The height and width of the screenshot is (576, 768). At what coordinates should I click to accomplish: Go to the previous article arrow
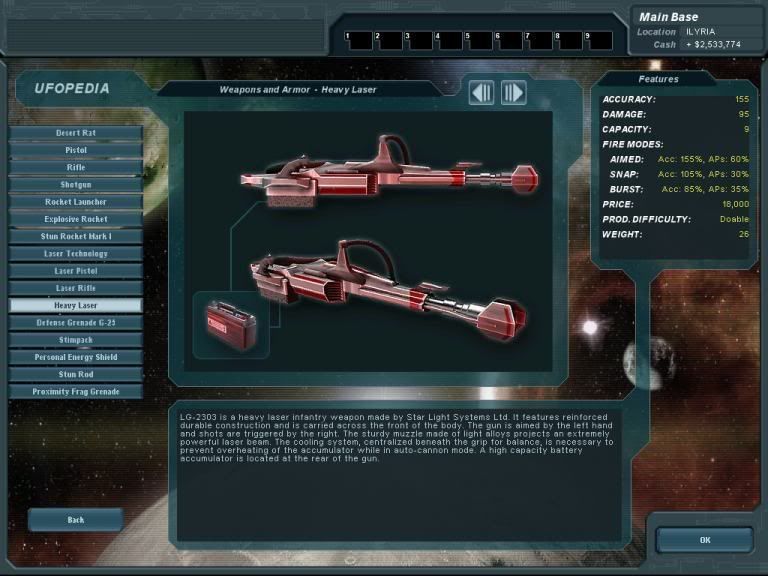482,93
